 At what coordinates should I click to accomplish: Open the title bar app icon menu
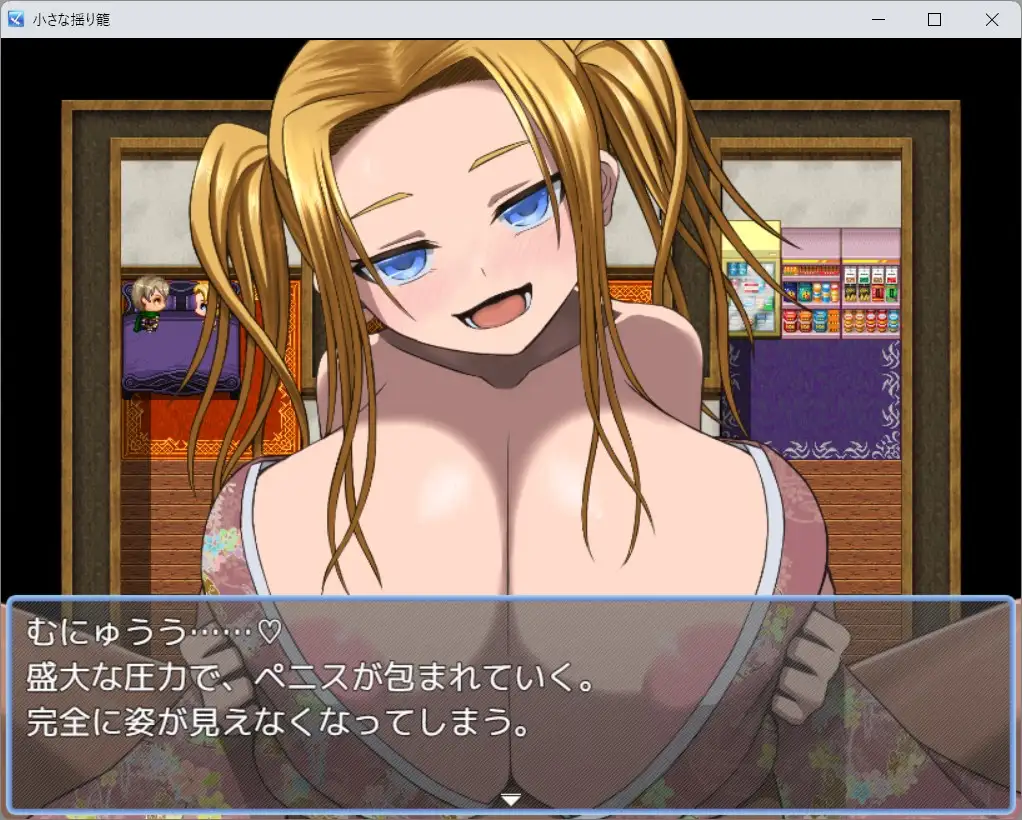16,19
